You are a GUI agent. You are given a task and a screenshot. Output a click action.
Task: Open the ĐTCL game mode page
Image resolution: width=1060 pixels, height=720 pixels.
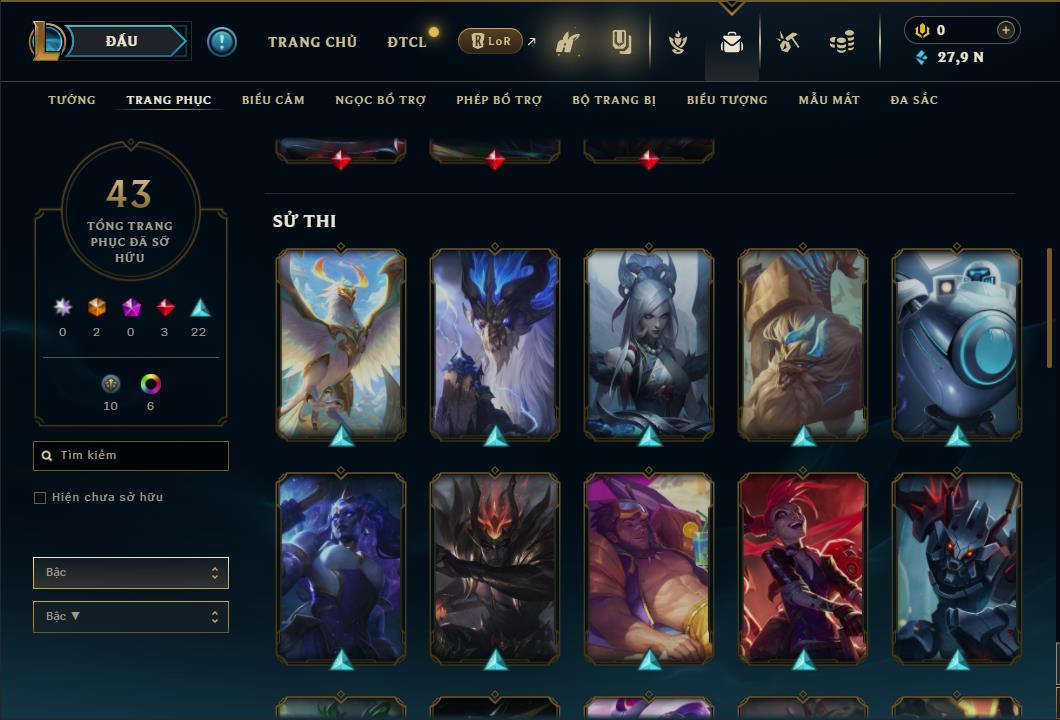pyautogui.click(x=407, y=42)
